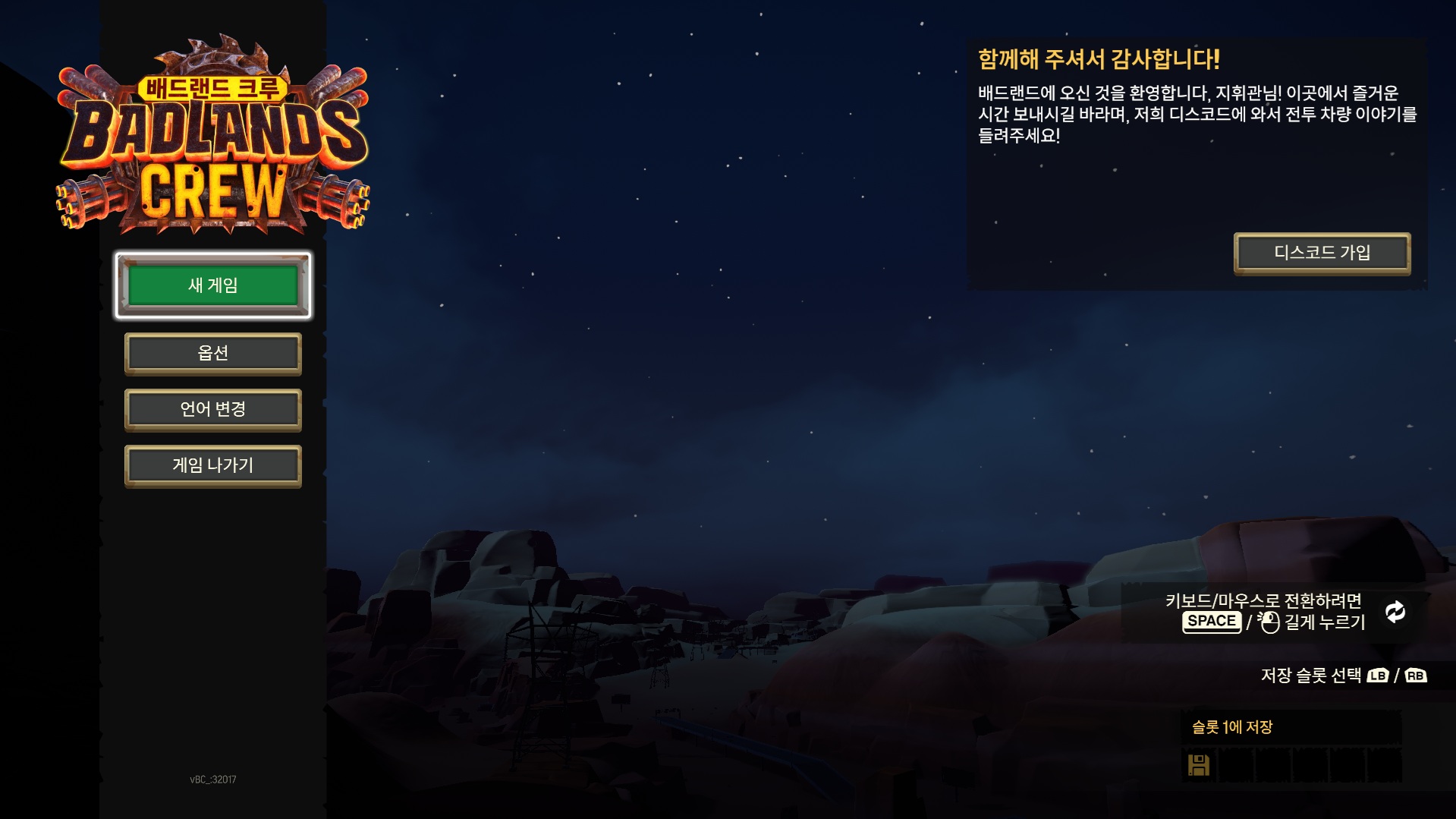Start a new game with 새 게임
The image size is (1456, 819).
click(x=212, y=285)
